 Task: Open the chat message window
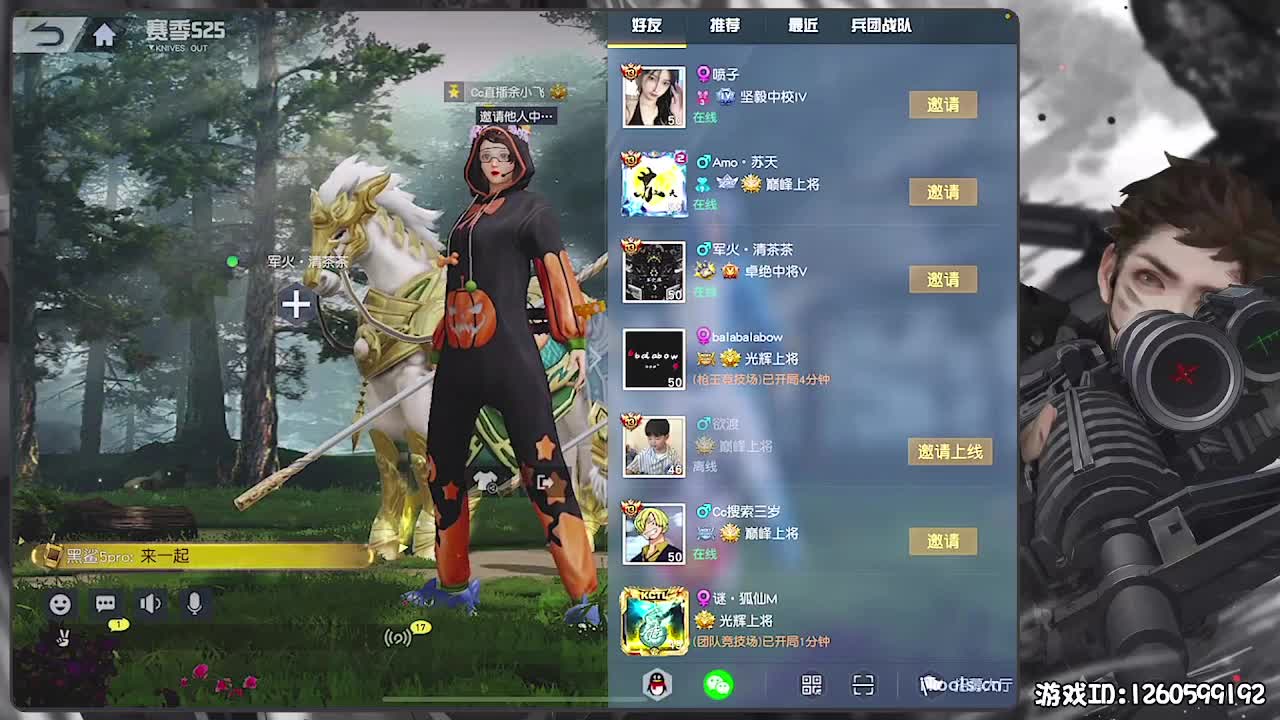pos(103,604)
